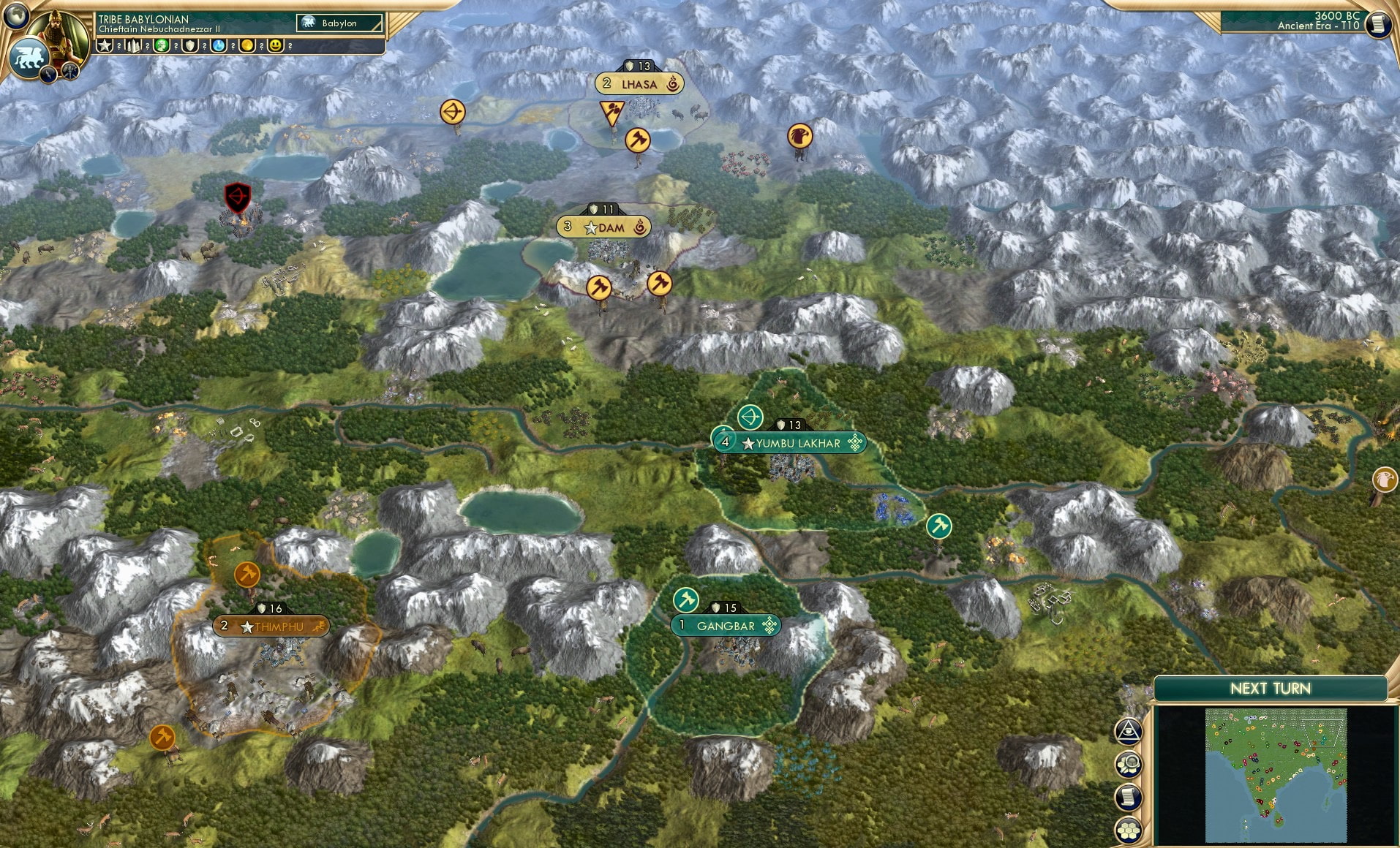Expand the Thimphu city banner
1400x848 pixels.
[272, 626]
